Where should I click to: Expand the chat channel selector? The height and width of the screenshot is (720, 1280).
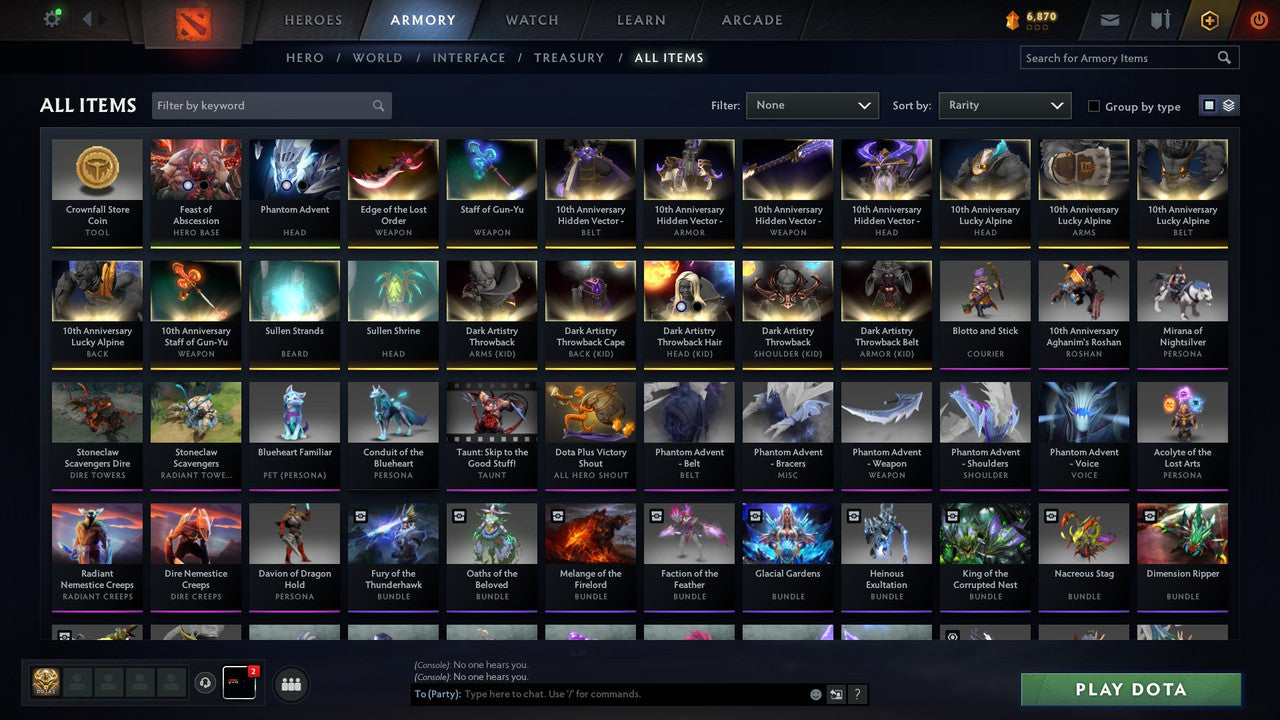tap(836, 694)
